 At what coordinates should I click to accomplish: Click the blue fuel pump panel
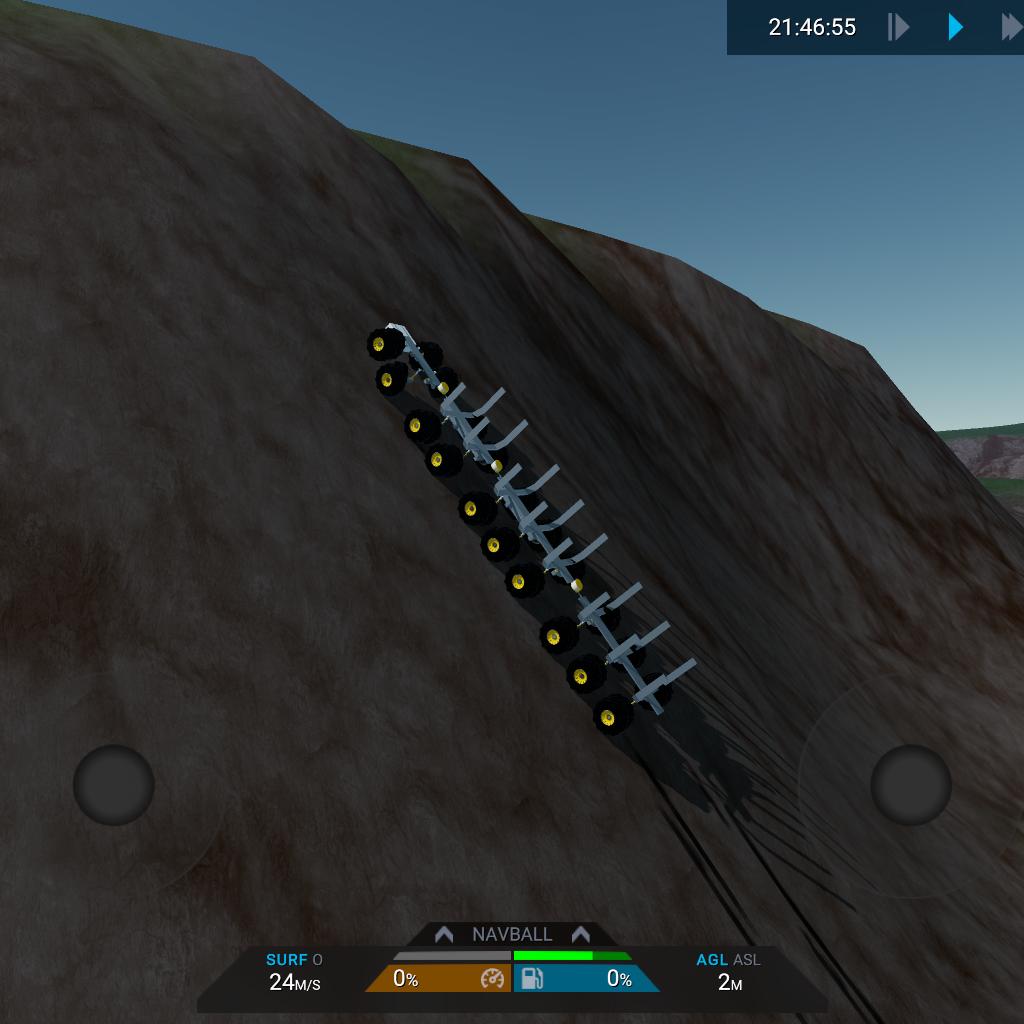tap(586, 979)
